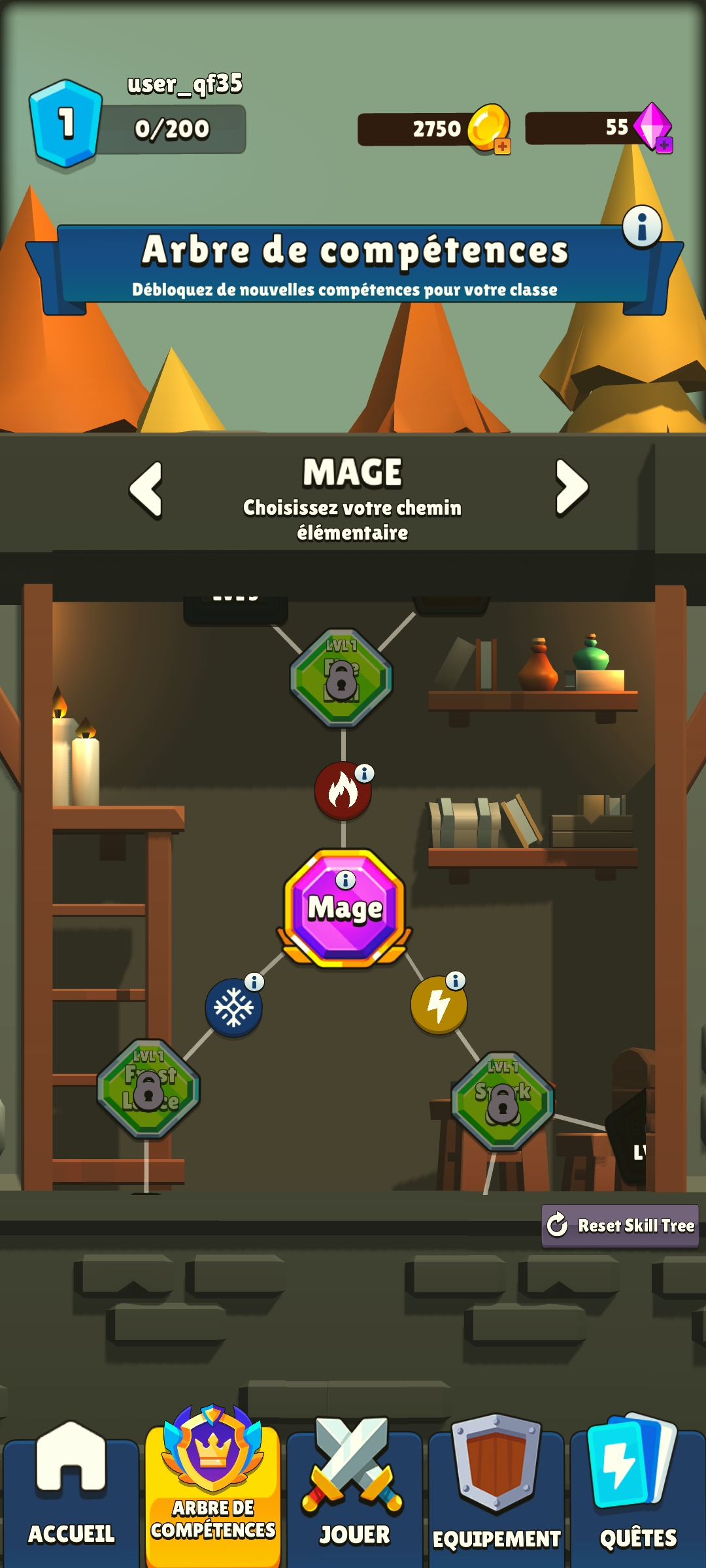Screen dimensions: 706x1568
Task: Select the central Mage class node
Action: (x=345, y=908)
